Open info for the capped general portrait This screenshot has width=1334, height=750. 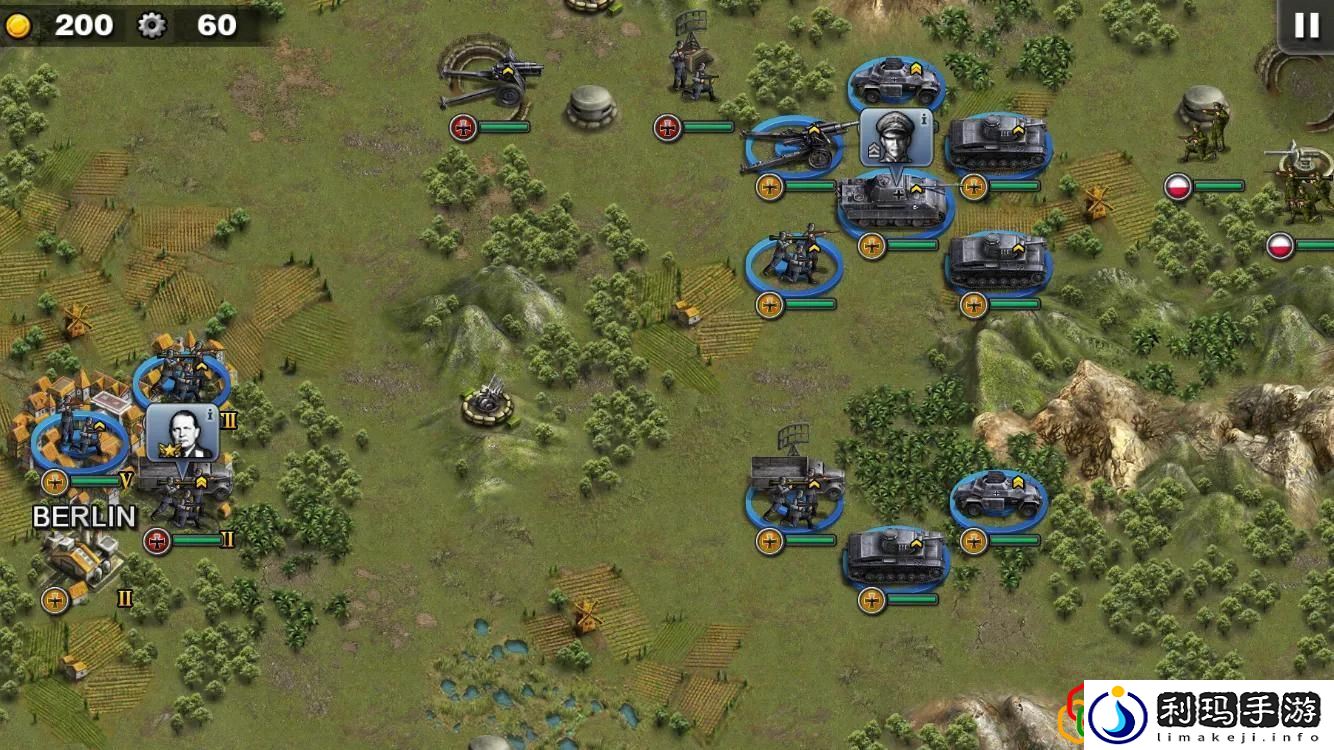(x=896, y=138)
